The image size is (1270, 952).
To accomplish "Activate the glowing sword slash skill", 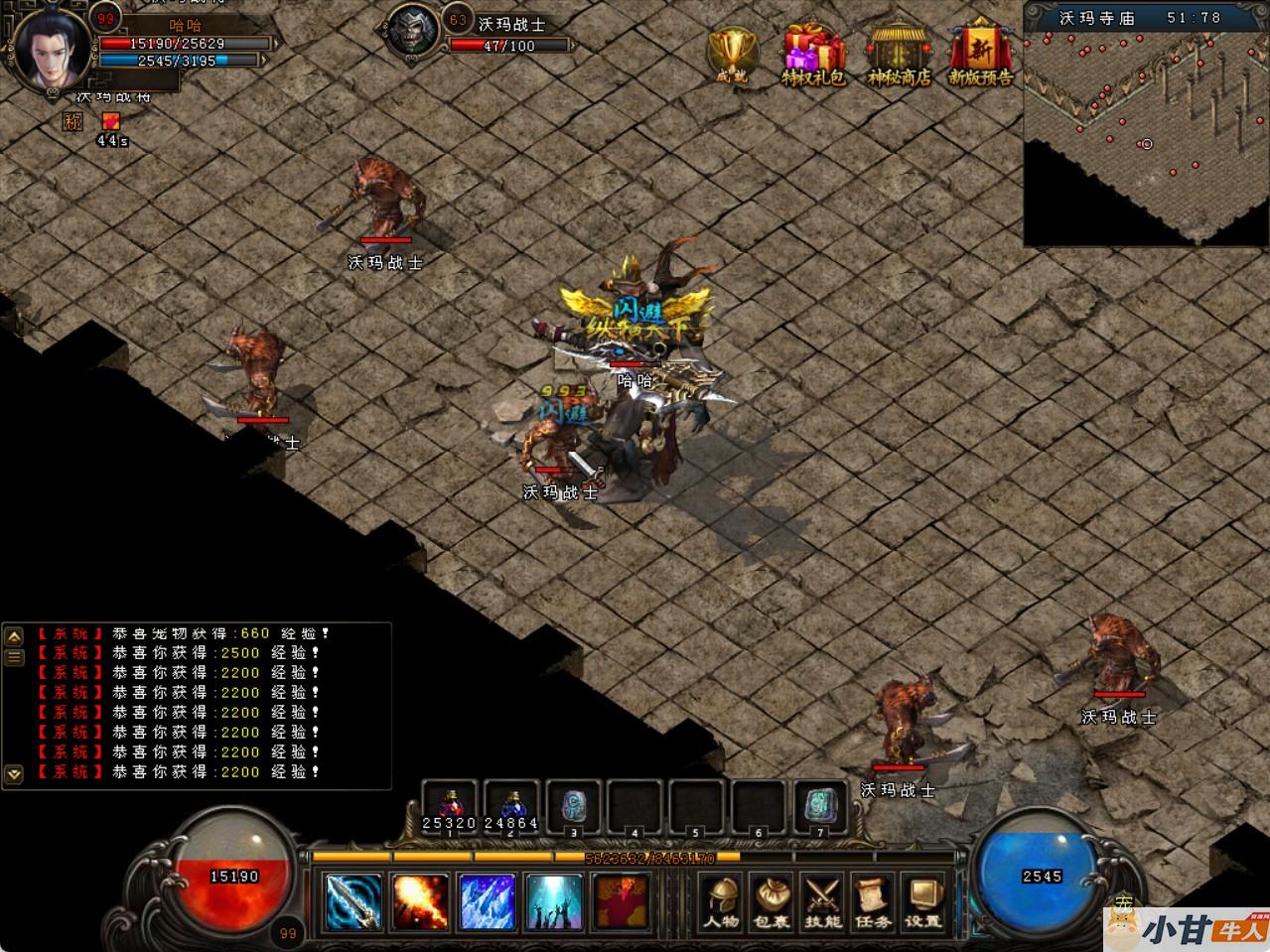I will (x=353, y=900).
